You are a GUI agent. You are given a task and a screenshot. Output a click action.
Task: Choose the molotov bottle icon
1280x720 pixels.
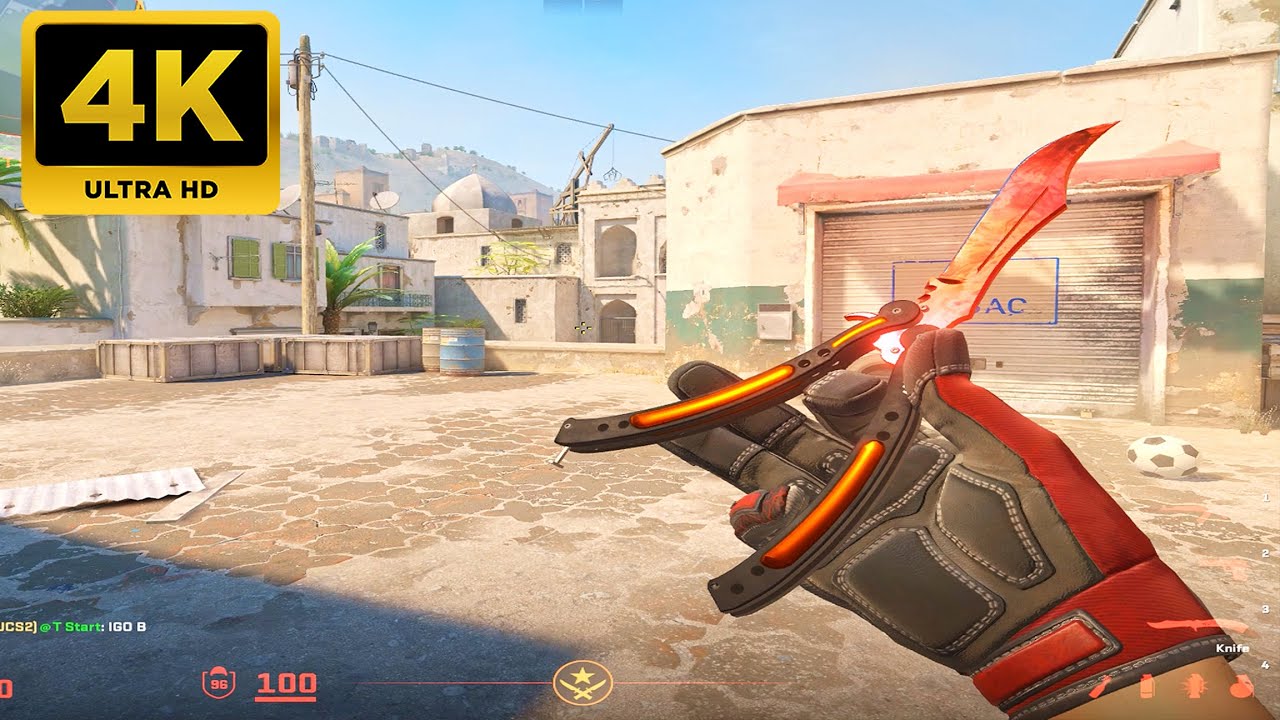[x=1100, y=687]
